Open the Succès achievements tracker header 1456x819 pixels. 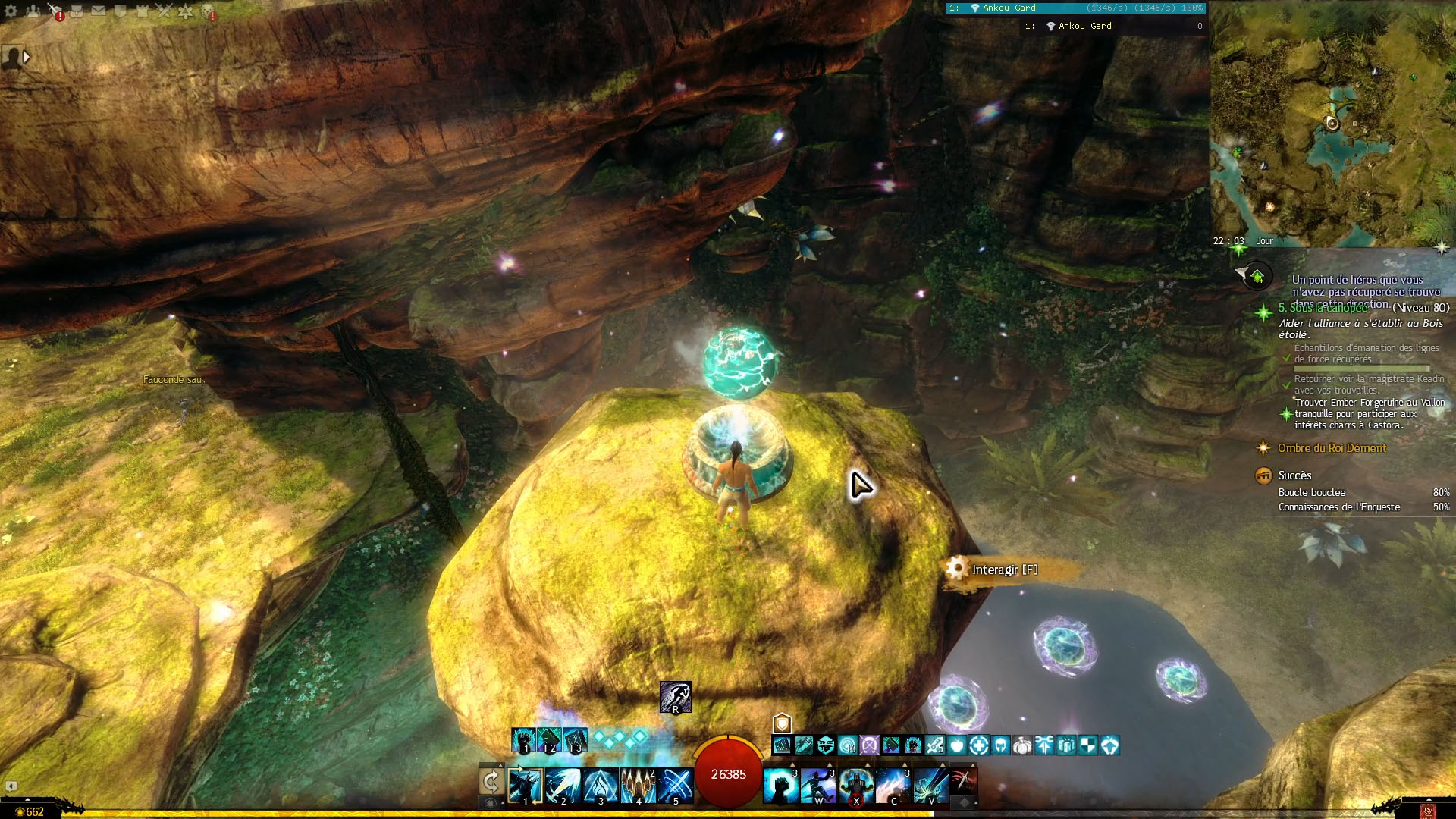click(x=1294, y=475)
